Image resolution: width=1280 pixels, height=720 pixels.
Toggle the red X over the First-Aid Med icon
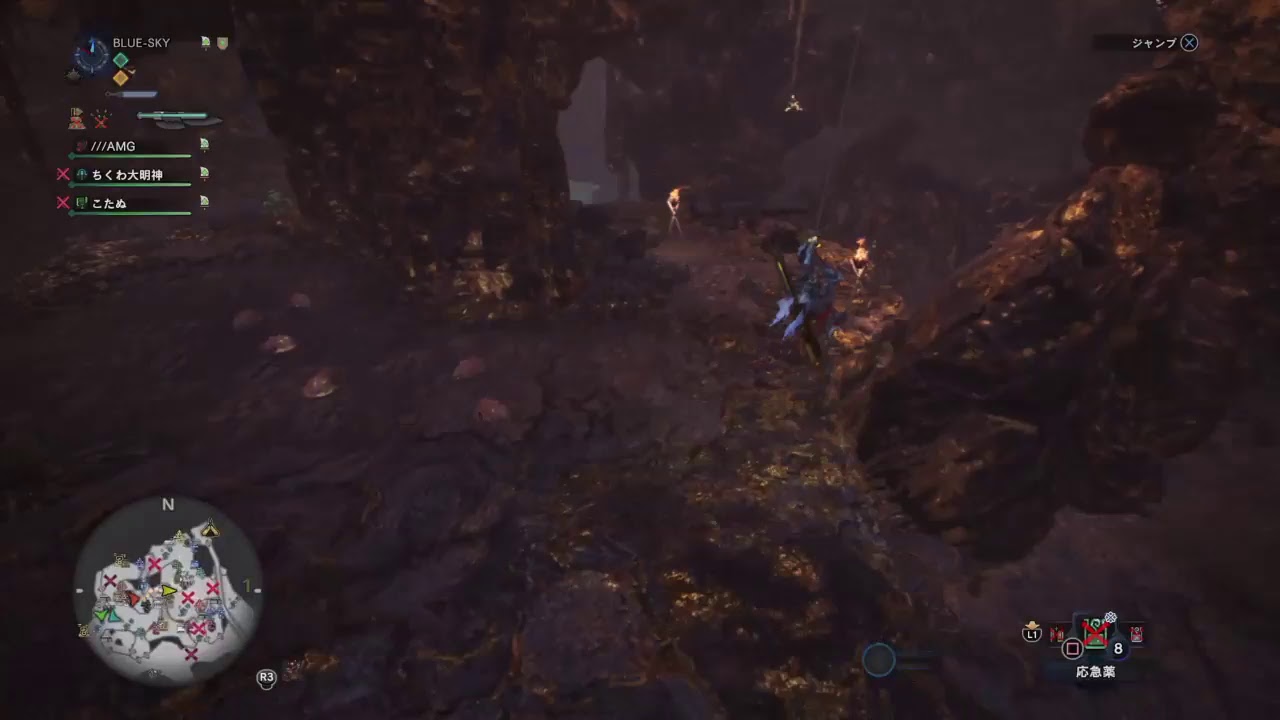tap(1096, 632)
